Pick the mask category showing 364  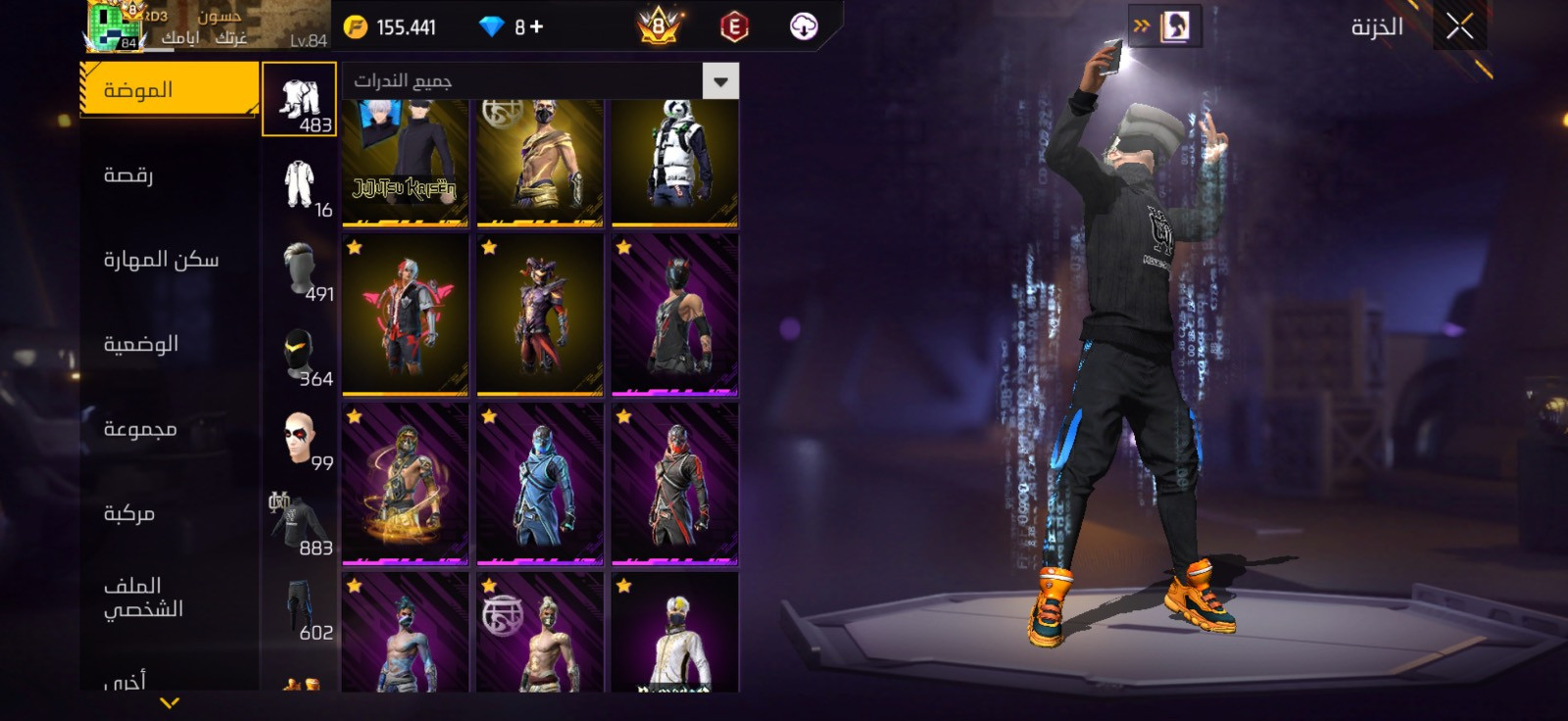(x=300, y=355)
